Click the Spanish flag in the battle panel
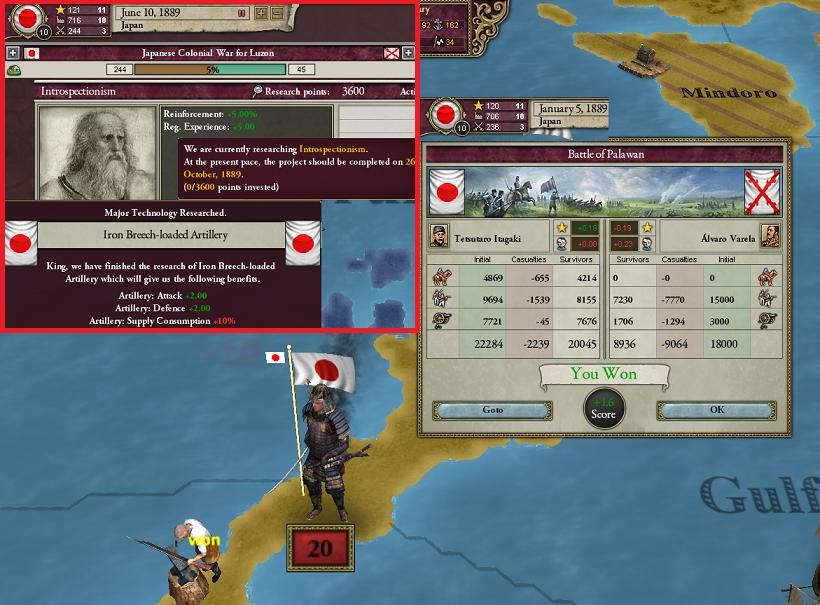Image resolution: width=820 pixels, height=605 pixels. (x=762, y=191)
